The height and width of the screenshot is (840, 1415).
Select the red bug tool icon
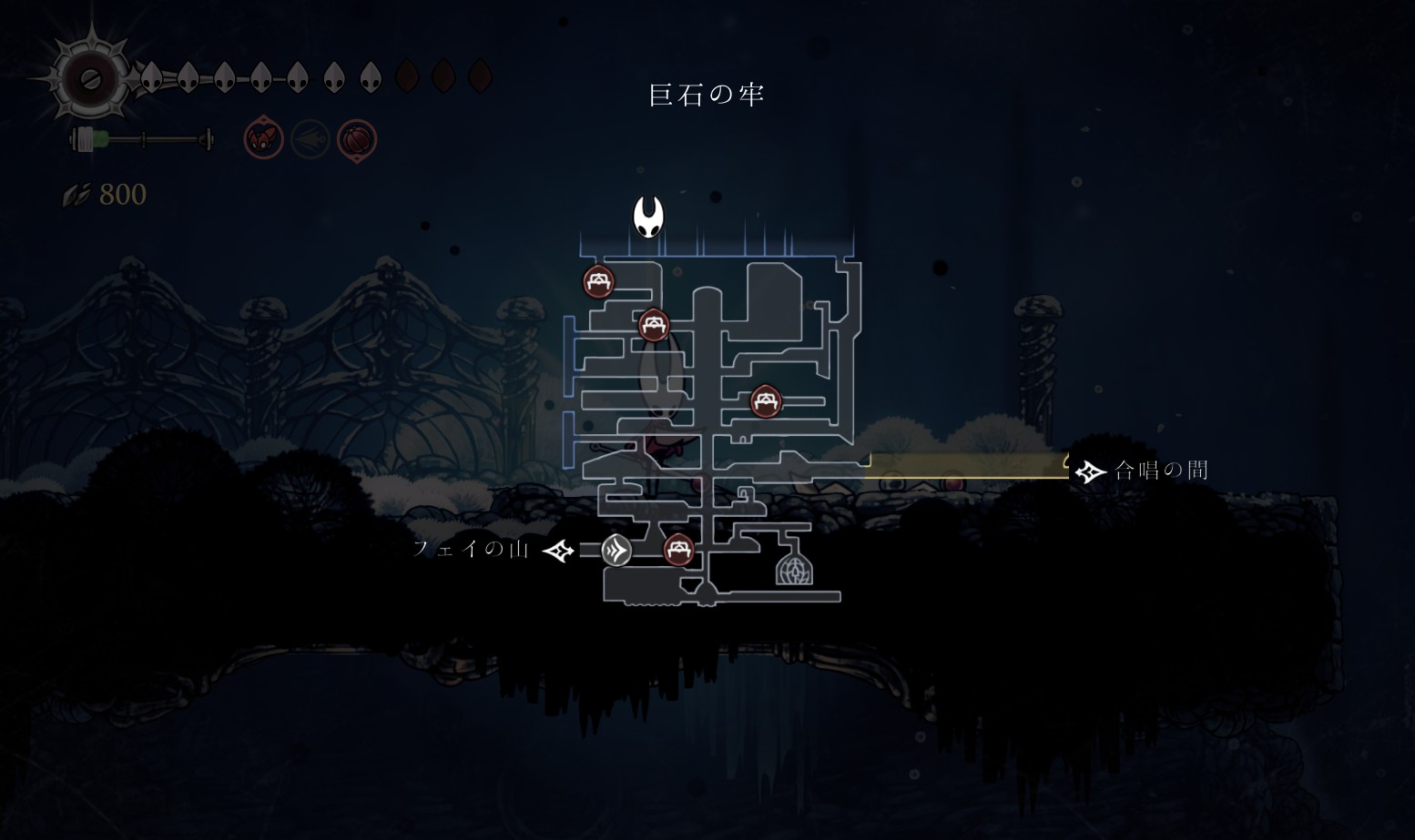[x=263, y=140]
